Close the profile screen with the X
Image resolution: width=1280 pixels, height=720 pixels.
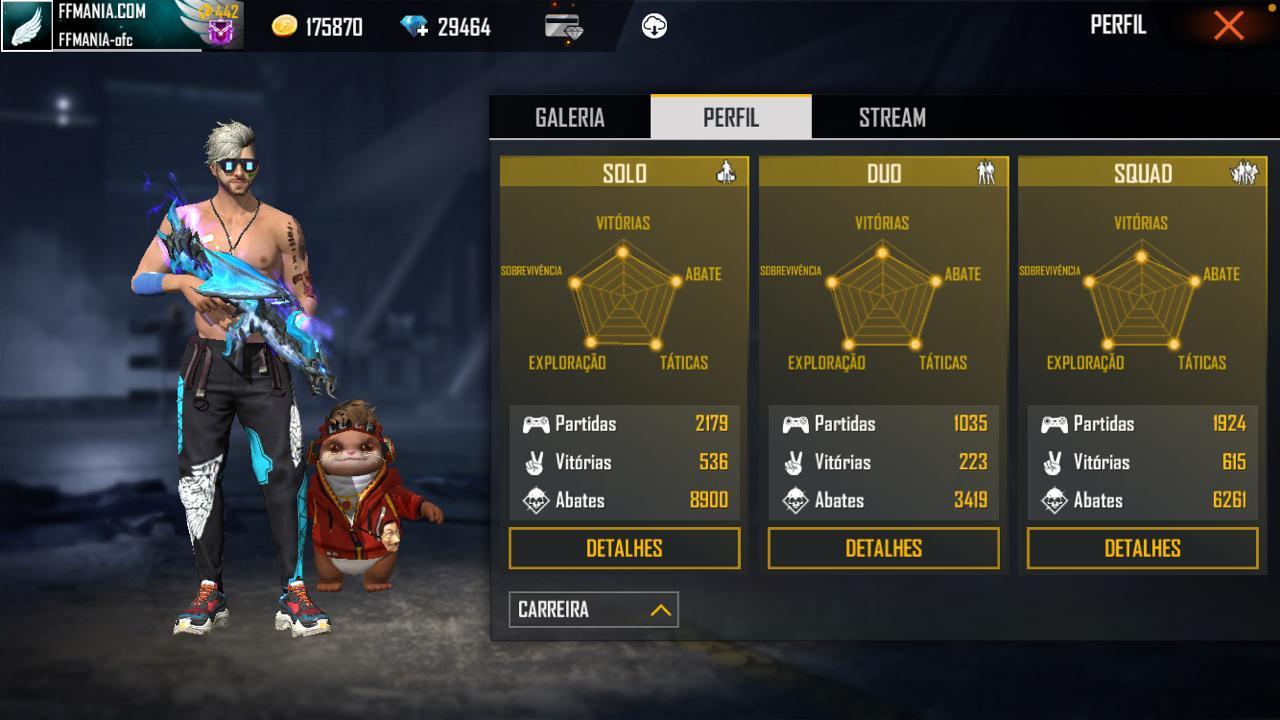click(x=1228, y=26)
